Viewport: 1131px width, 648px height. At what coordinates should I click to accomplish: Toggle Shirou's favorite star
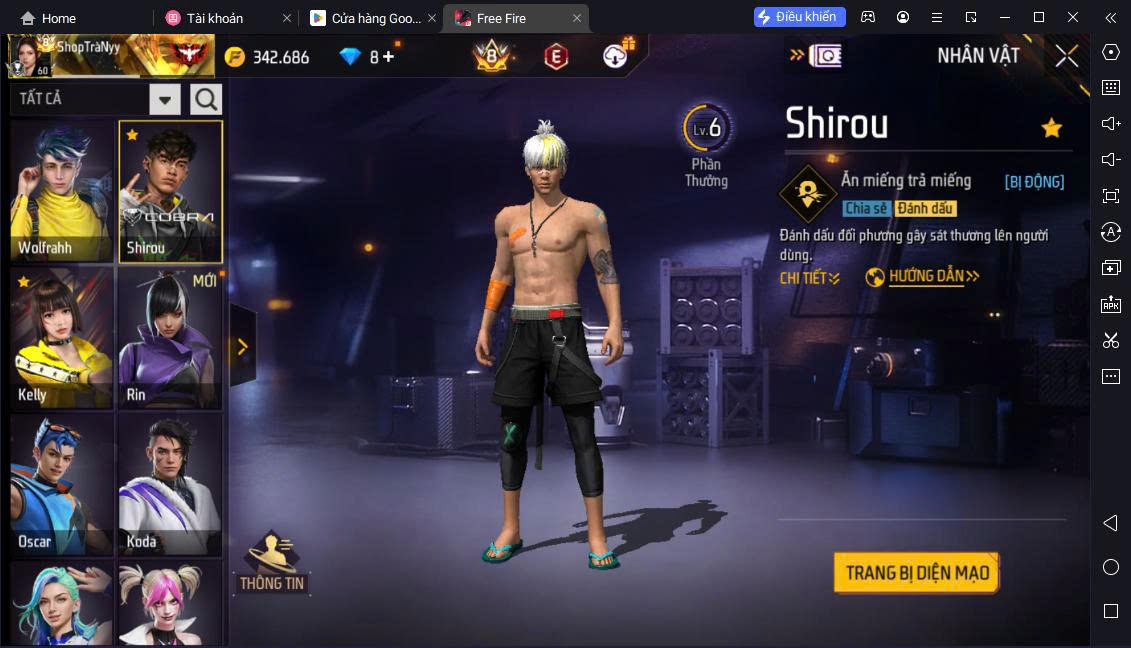point(1051,128)
